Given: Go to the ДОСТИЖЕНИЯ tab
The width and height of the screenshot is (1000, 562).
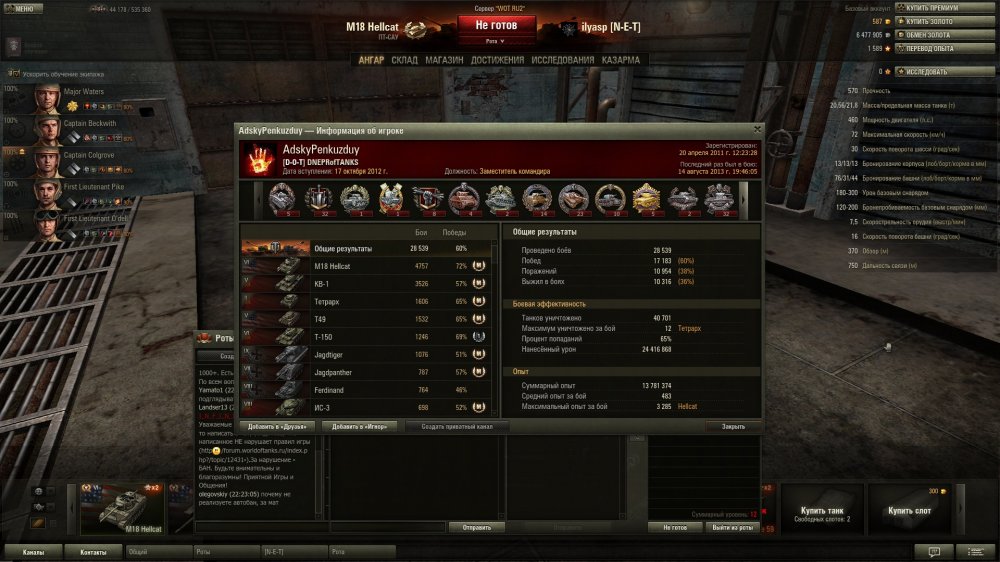Looking at the screenshot, I should coord(497,60).
